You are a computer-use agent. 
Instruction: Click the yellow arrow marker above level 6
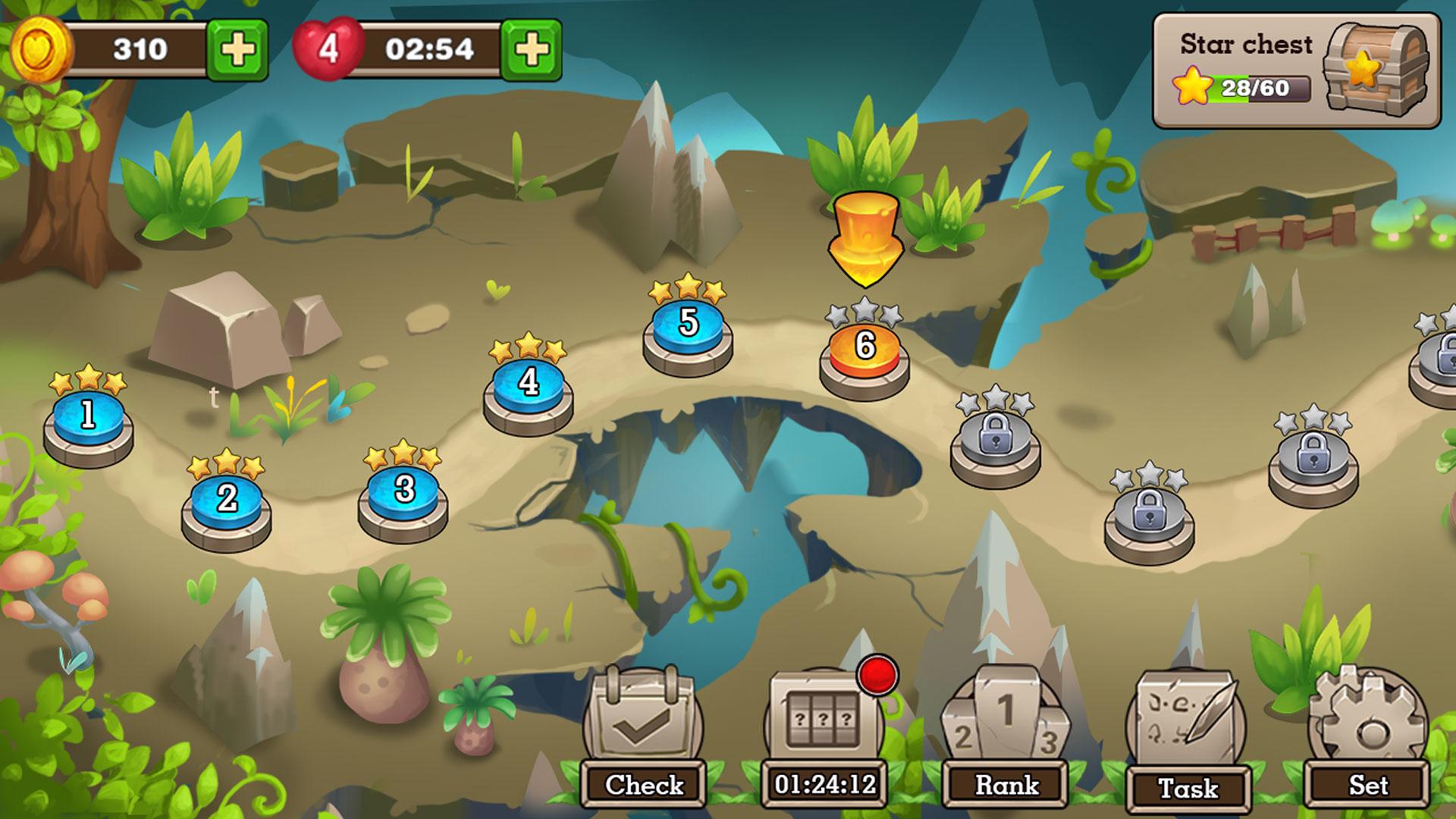pos(864,239)
